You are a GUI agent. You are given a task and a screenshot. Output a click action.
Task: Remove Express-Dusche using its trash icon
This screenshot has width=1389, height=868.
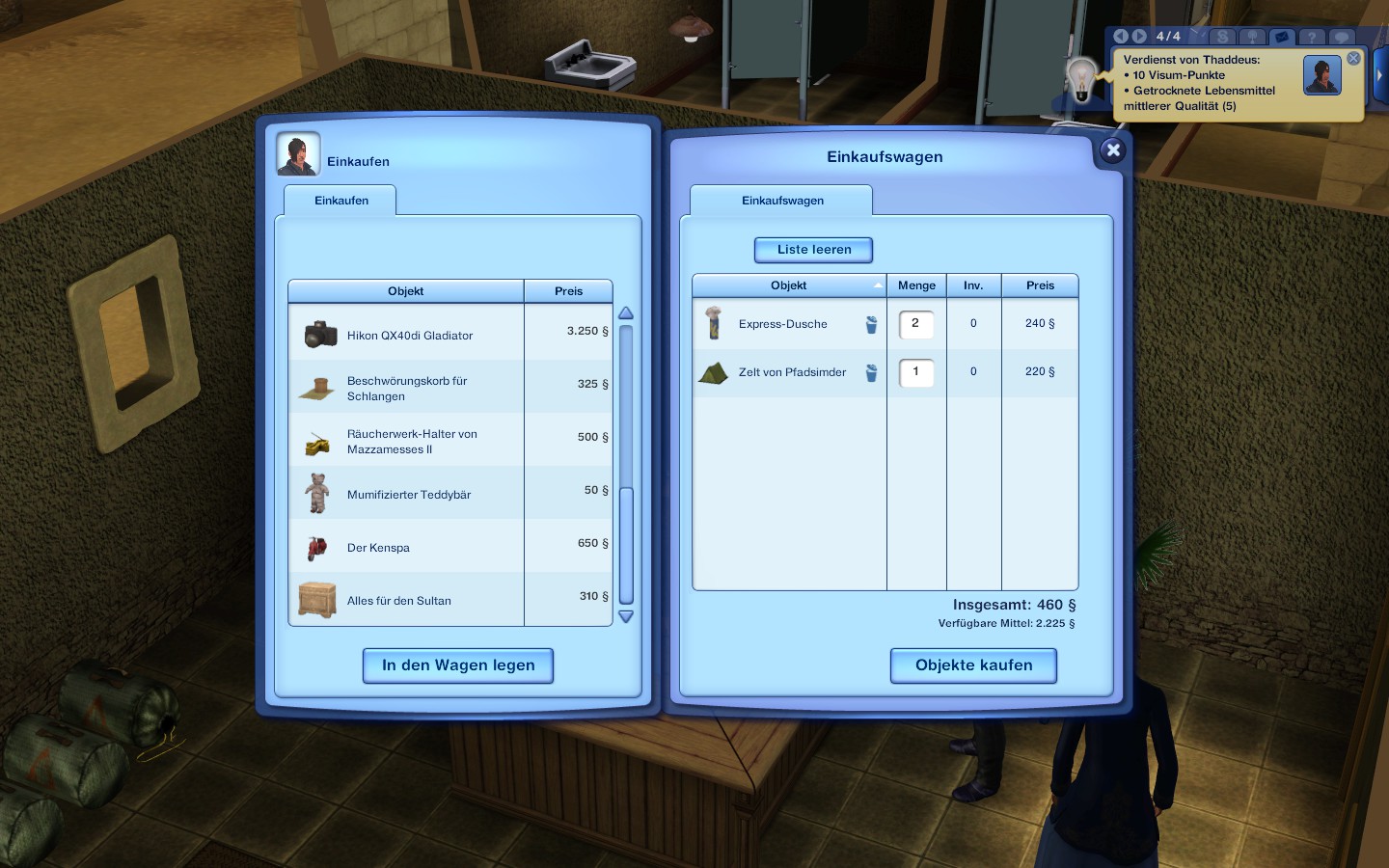[x=871, y=325]
